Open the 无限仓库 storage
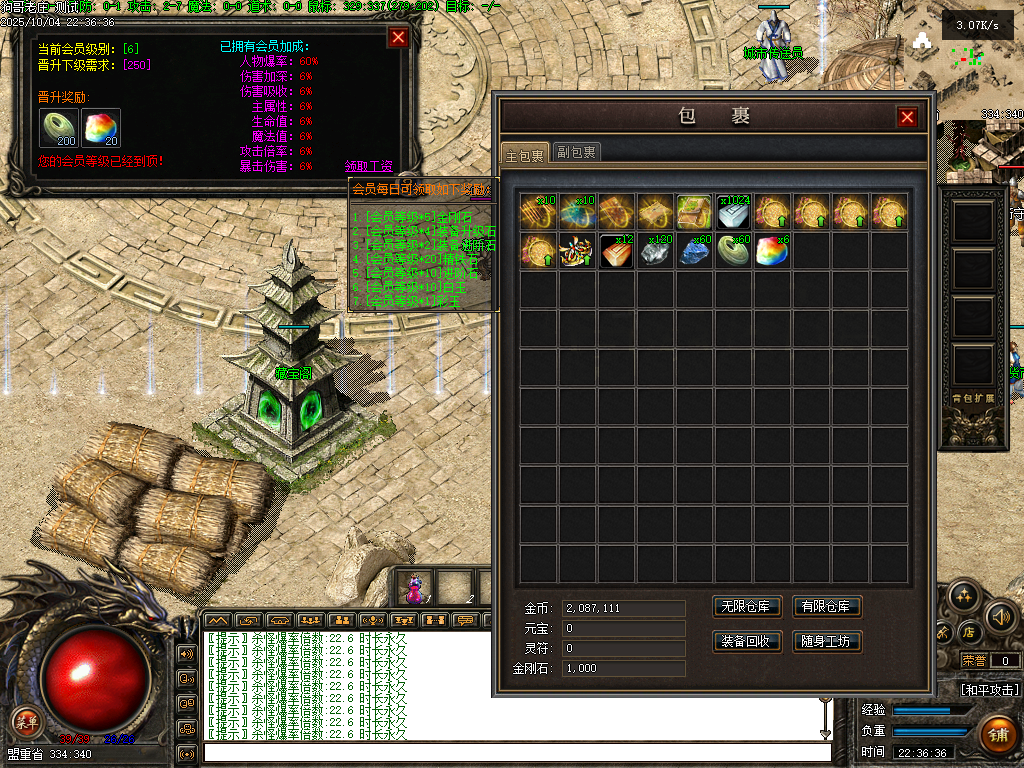The width and height of the screenshot is (1024, 768). tap(746, 607)
